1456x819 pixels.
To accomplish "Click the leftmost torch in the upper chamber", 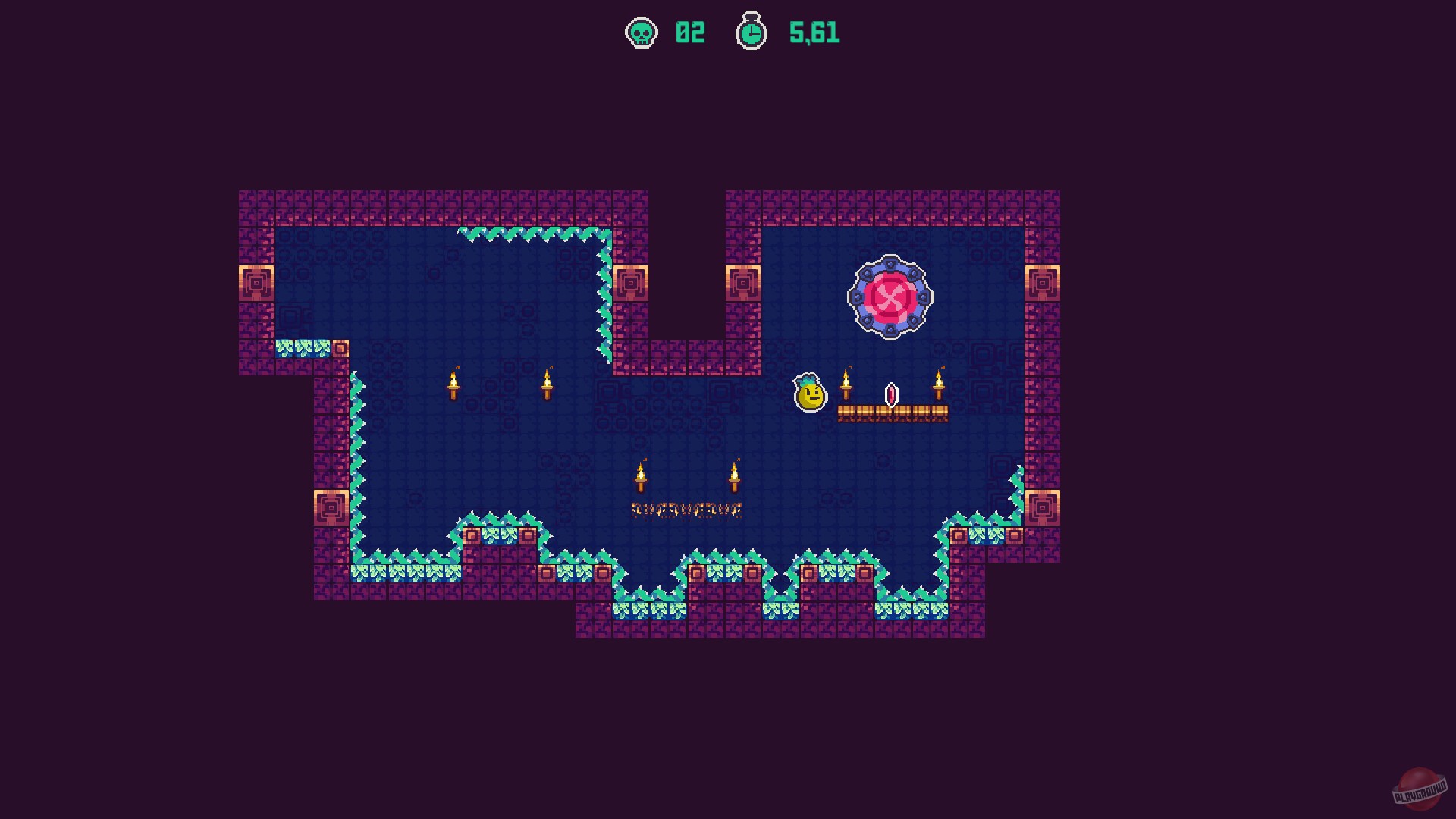I will point(455,384).
